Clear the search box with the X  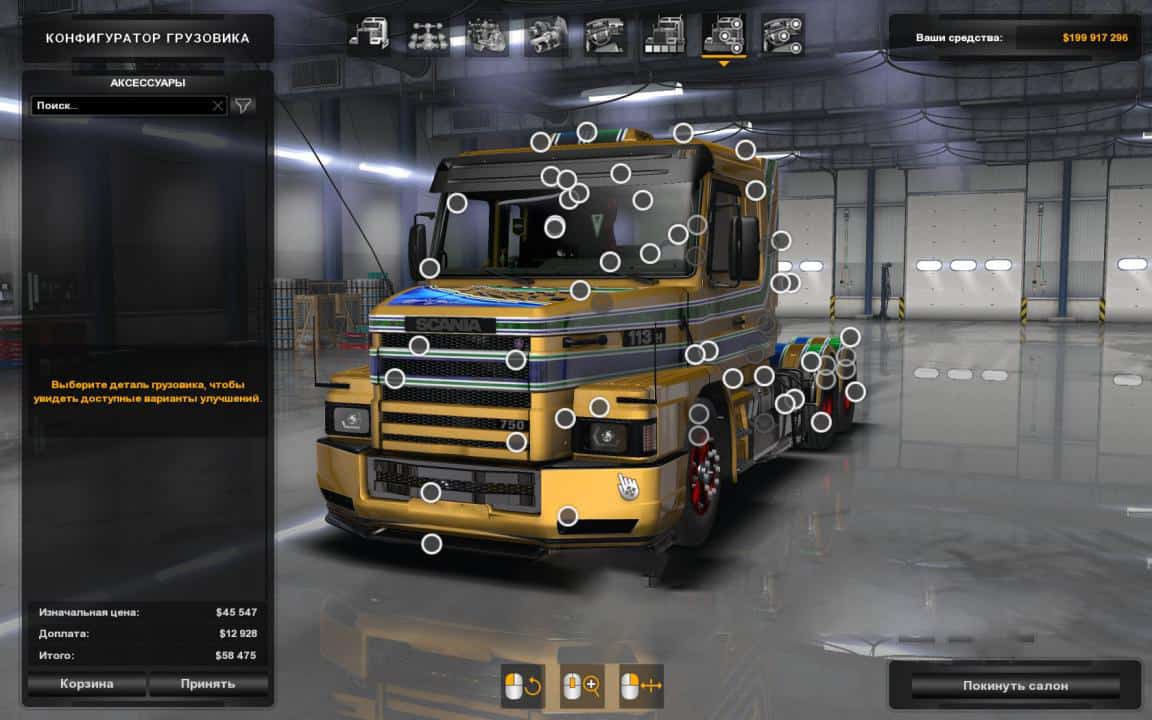point(218,105)
